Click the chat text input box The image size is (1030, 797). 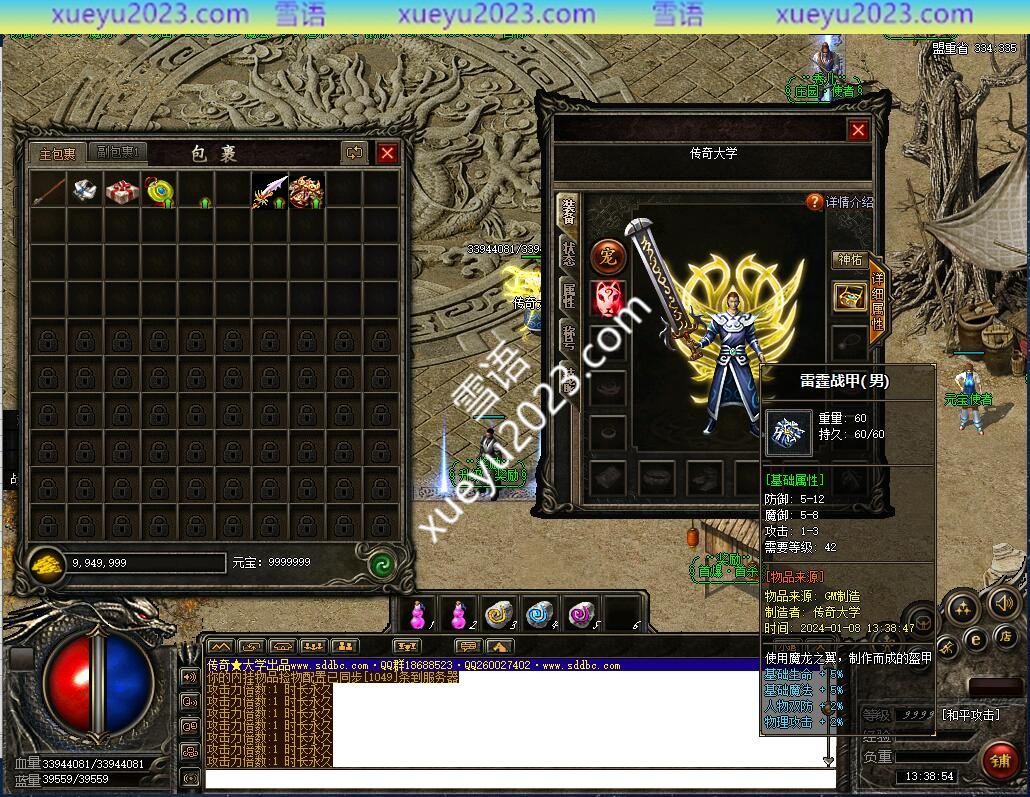520,778
